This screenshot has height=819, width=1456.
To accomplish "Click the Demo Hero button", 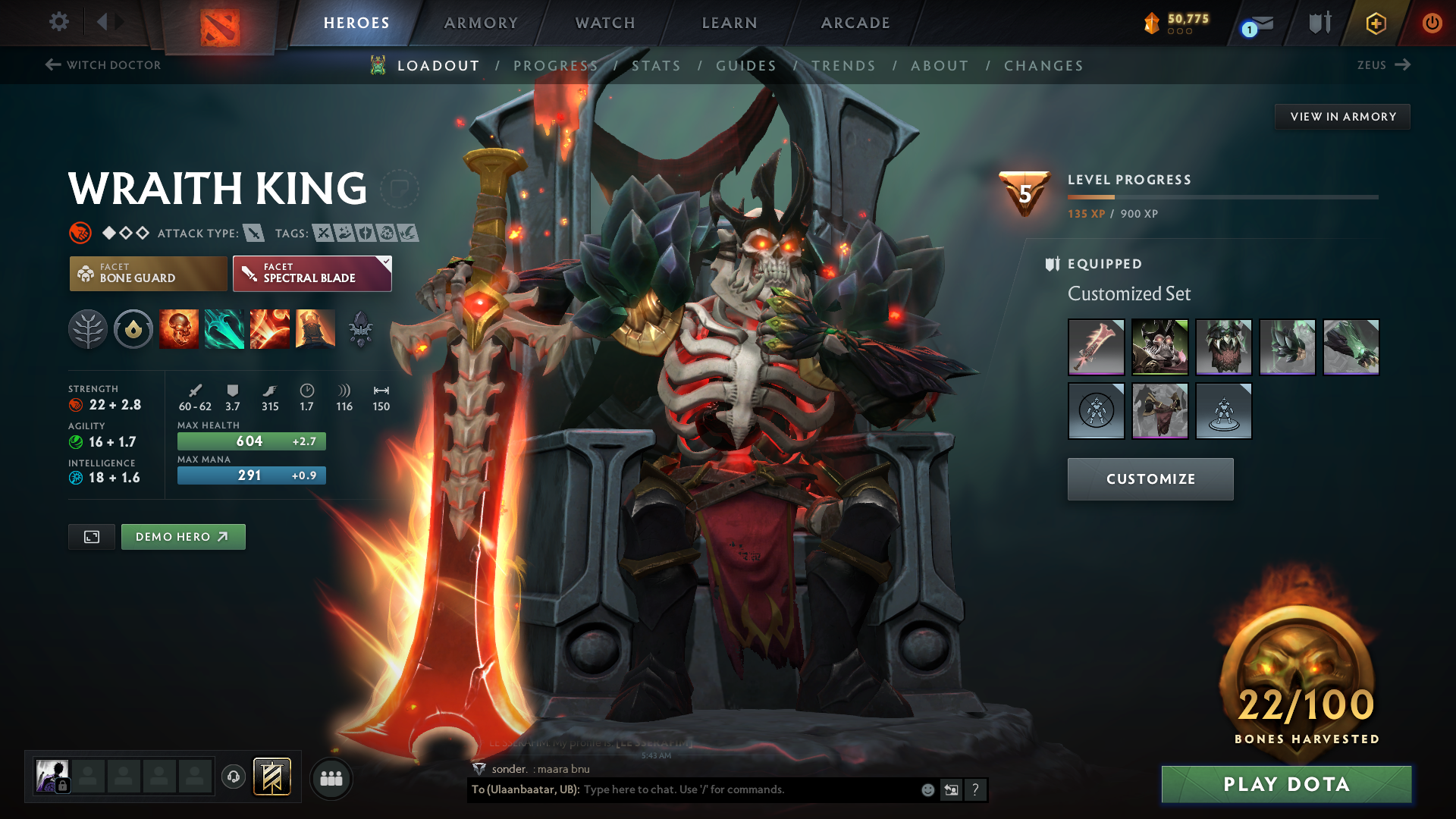I will click(x=183, y=536).
